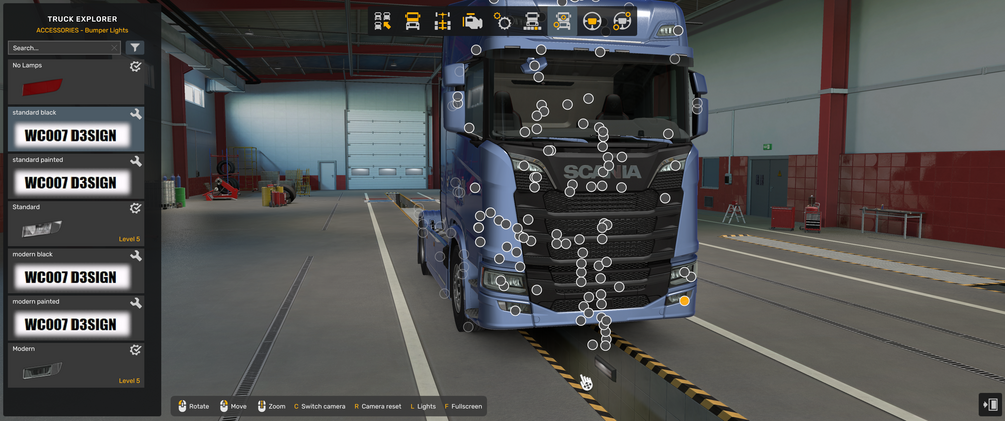Screen dimensions: 1005x421
Task: Pick the standard painted bumper lights
Action: tap(76, 176)
